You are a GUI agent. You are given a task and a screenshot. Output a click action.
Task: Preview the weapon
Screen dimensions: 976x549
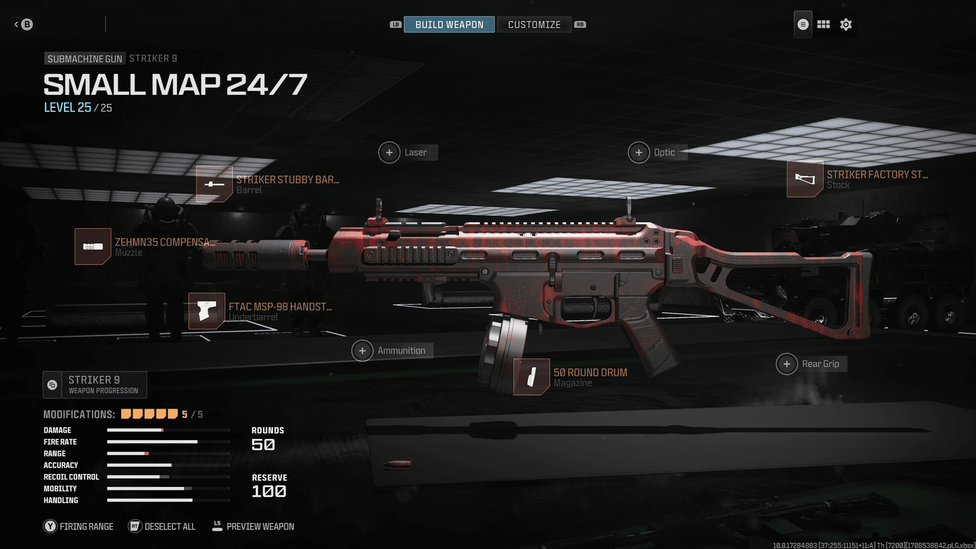coord(253,526)
